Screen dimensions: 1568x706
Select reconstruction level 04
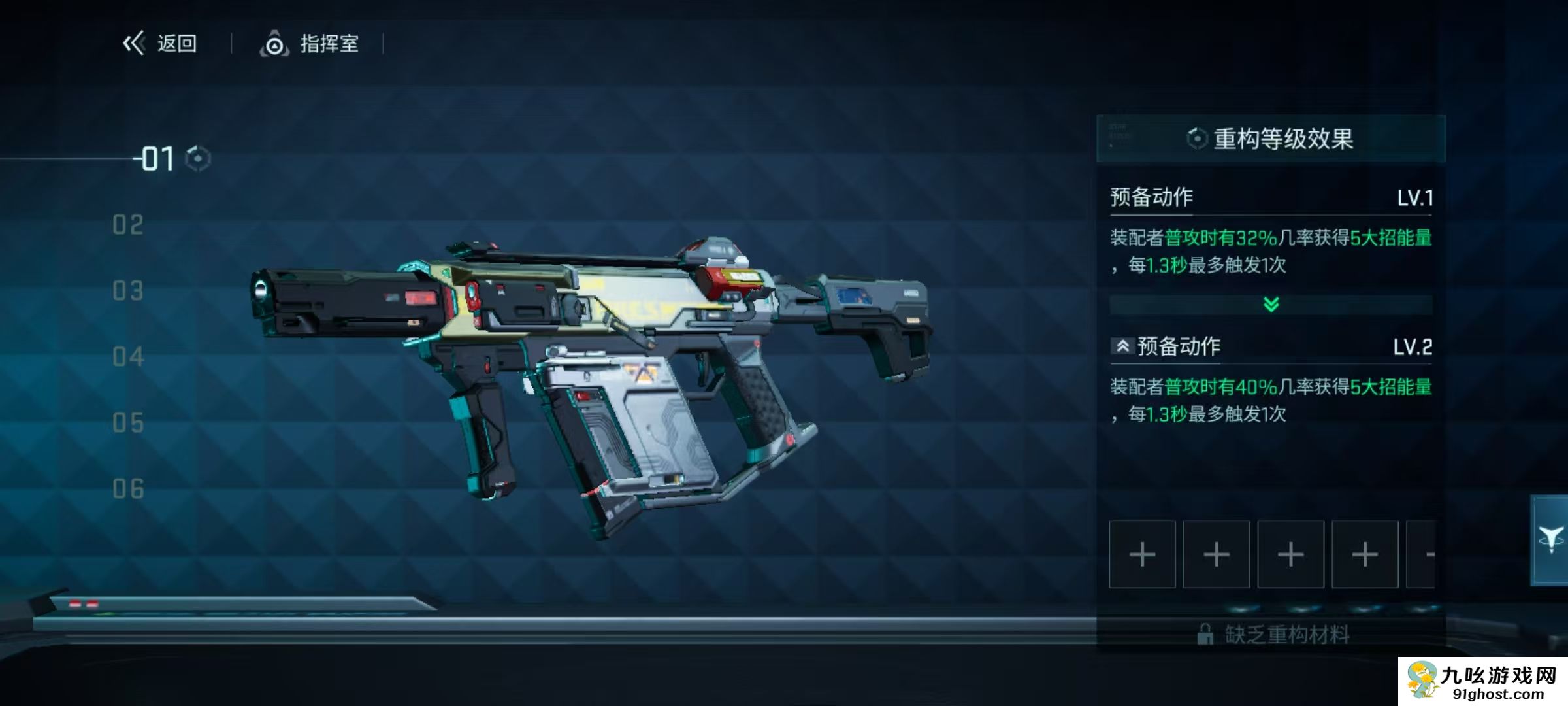click(128, 358)
